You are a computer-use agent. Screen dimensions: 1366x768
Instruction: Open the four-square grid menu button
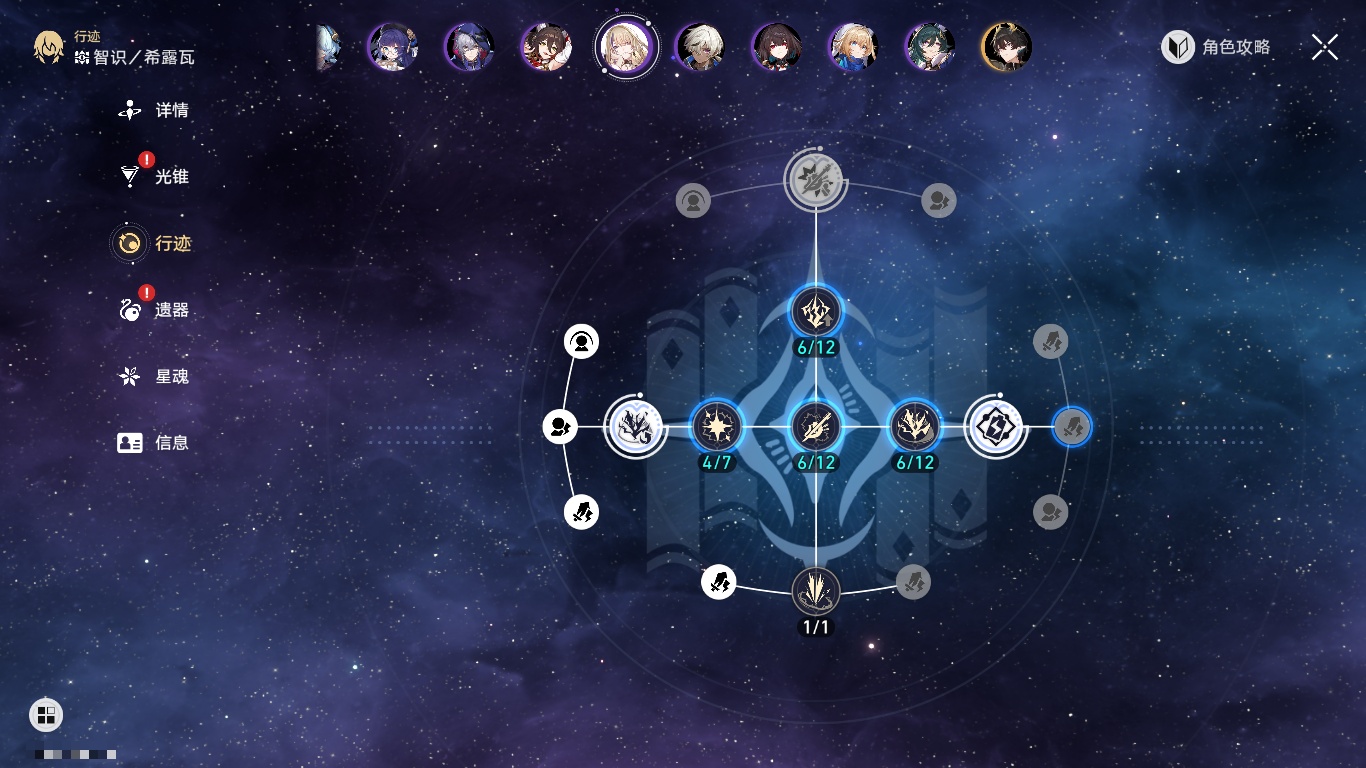(x=46, y=714)
